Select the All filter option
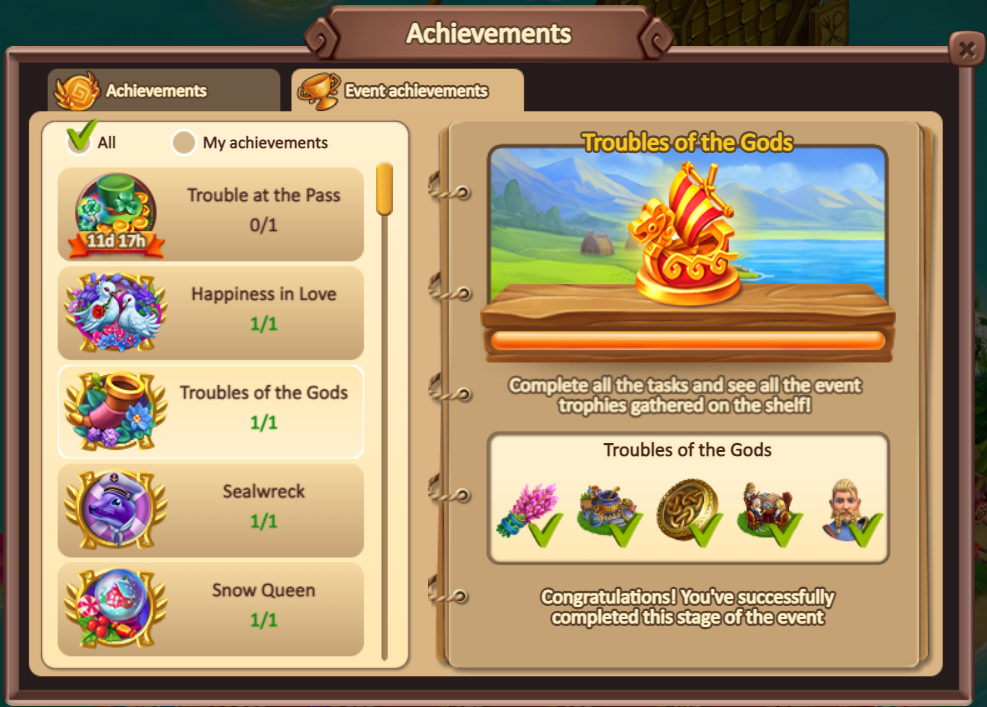 [x=81, y=141]
